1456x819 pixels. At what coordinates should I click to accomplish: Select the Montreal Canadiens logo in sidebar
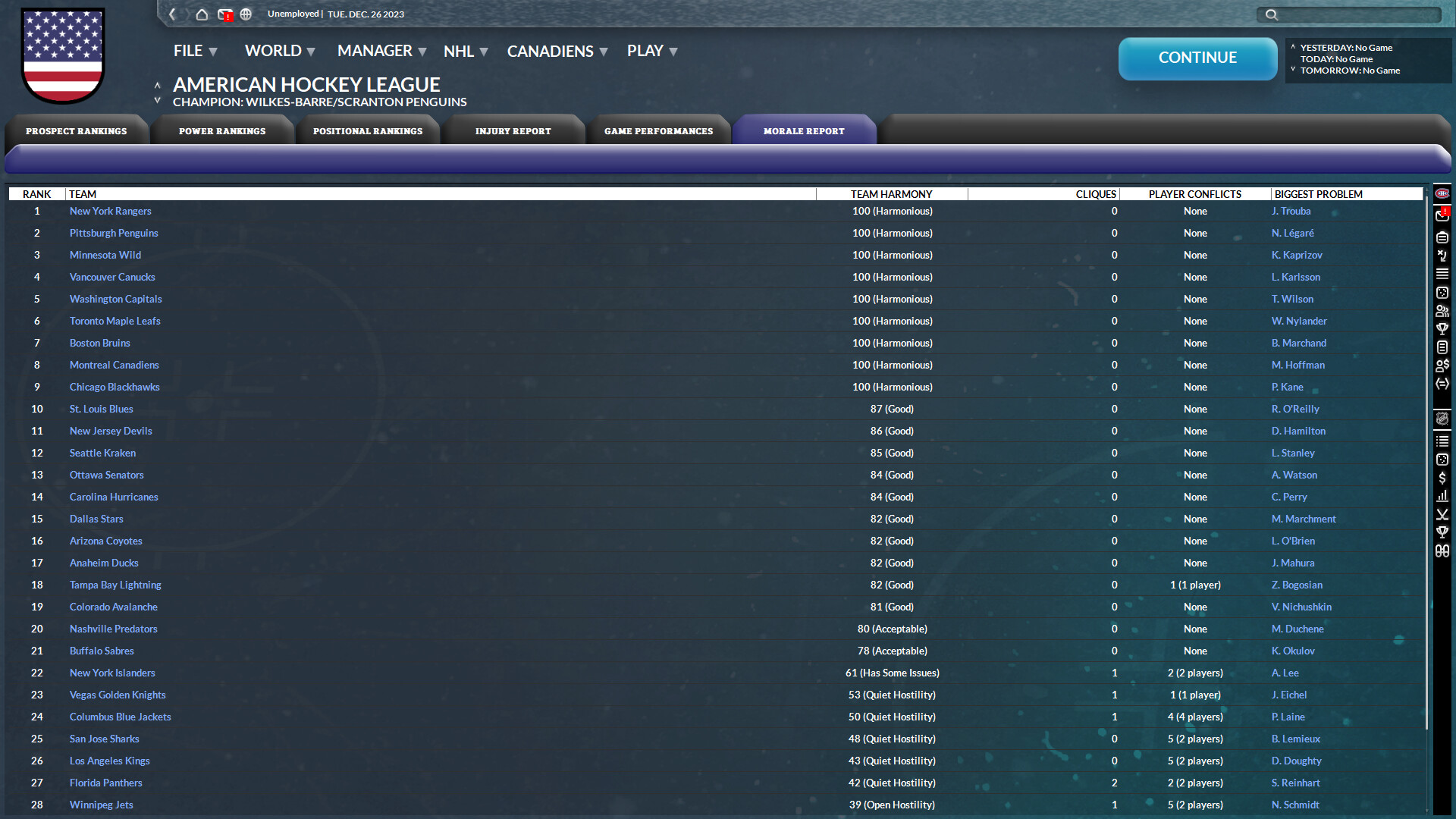click(x=1442, y=195)
